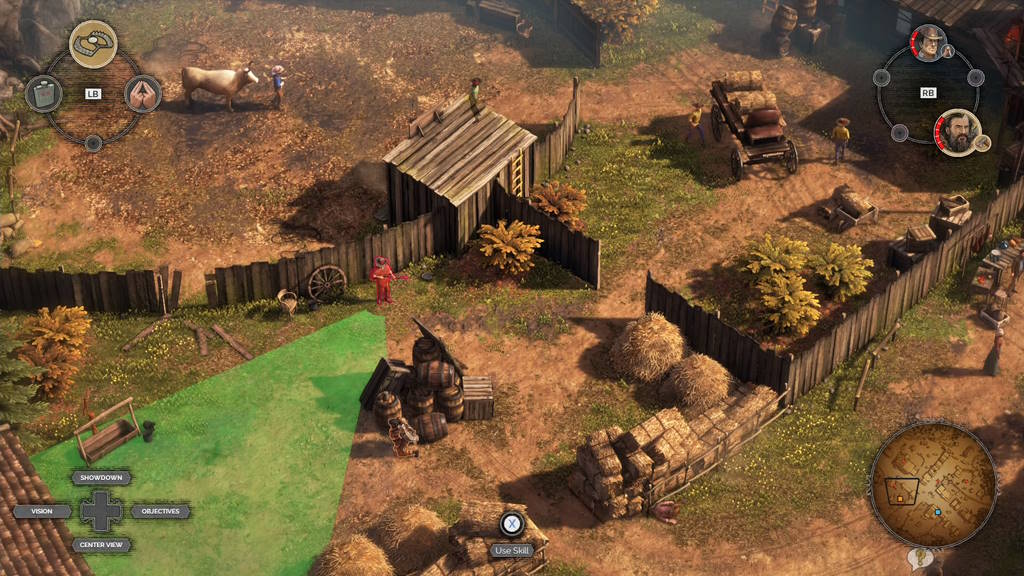
Task: Choose the flask item in the skill wheel
Action: point(43,94)
